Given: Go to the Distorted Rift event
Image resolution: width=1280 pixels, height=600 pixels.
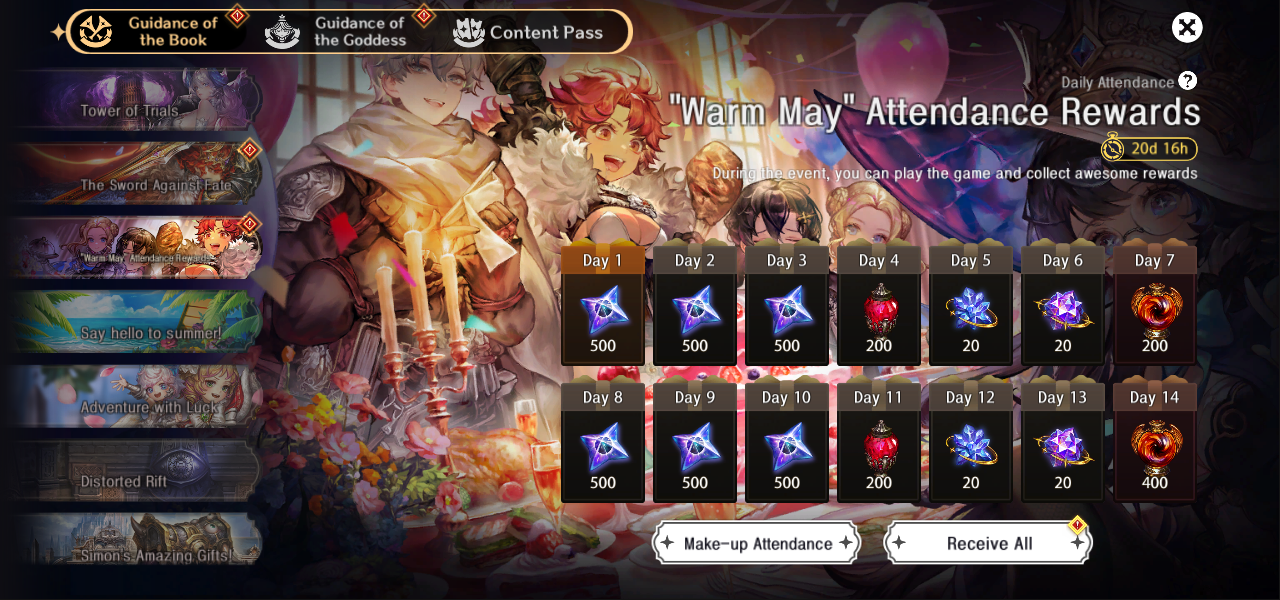Looking at the screenshot, I should (138, 470).
